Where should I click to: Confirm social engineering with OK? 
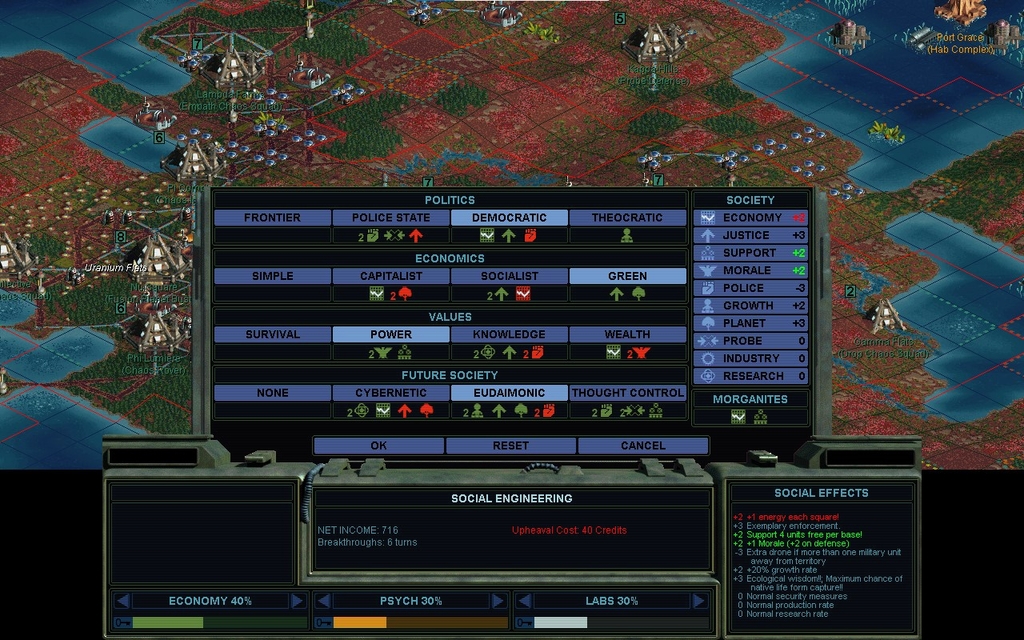tap(379, 445)
